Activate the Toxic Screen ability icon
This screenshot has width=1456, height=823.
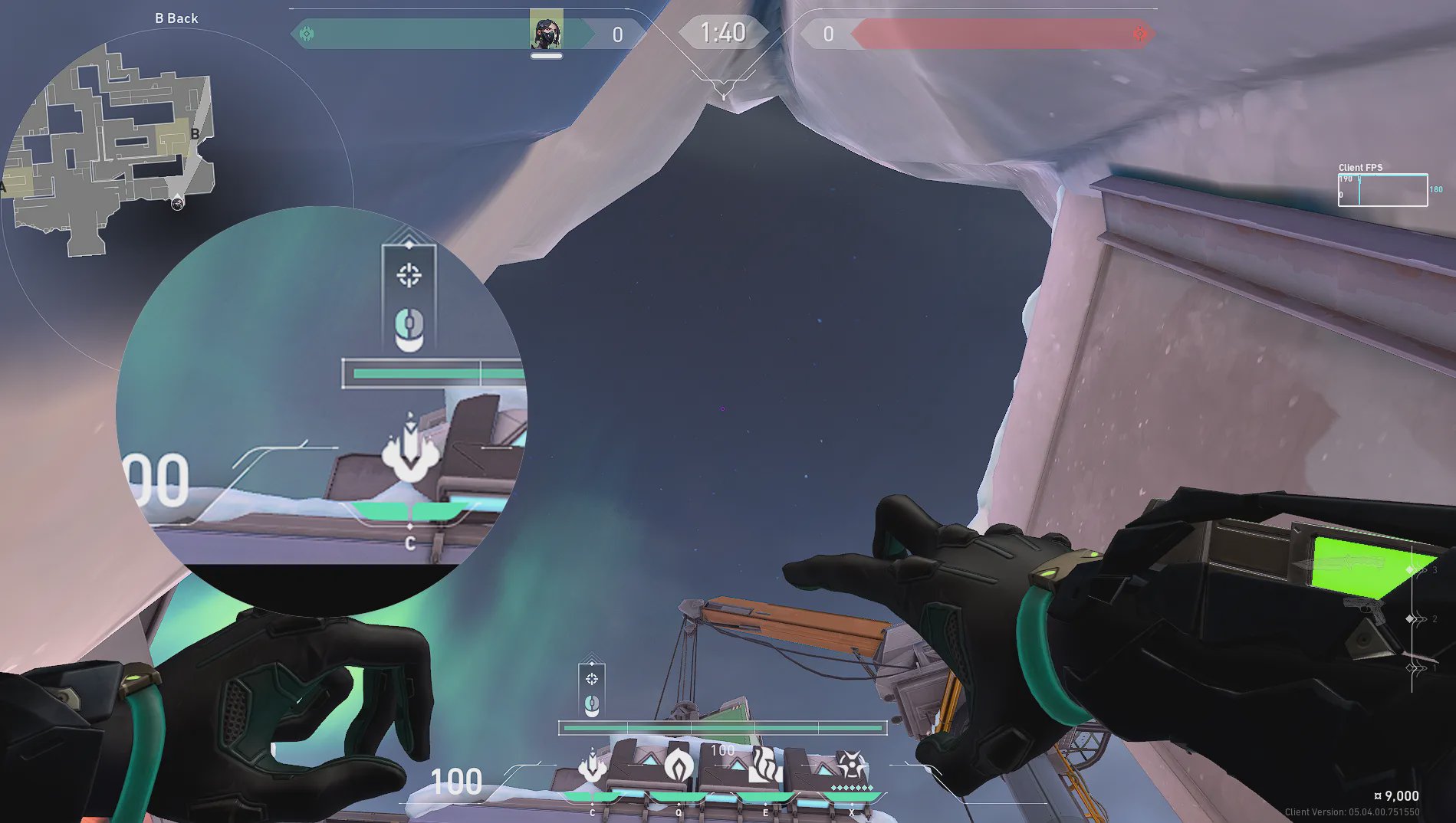point(764,765)
